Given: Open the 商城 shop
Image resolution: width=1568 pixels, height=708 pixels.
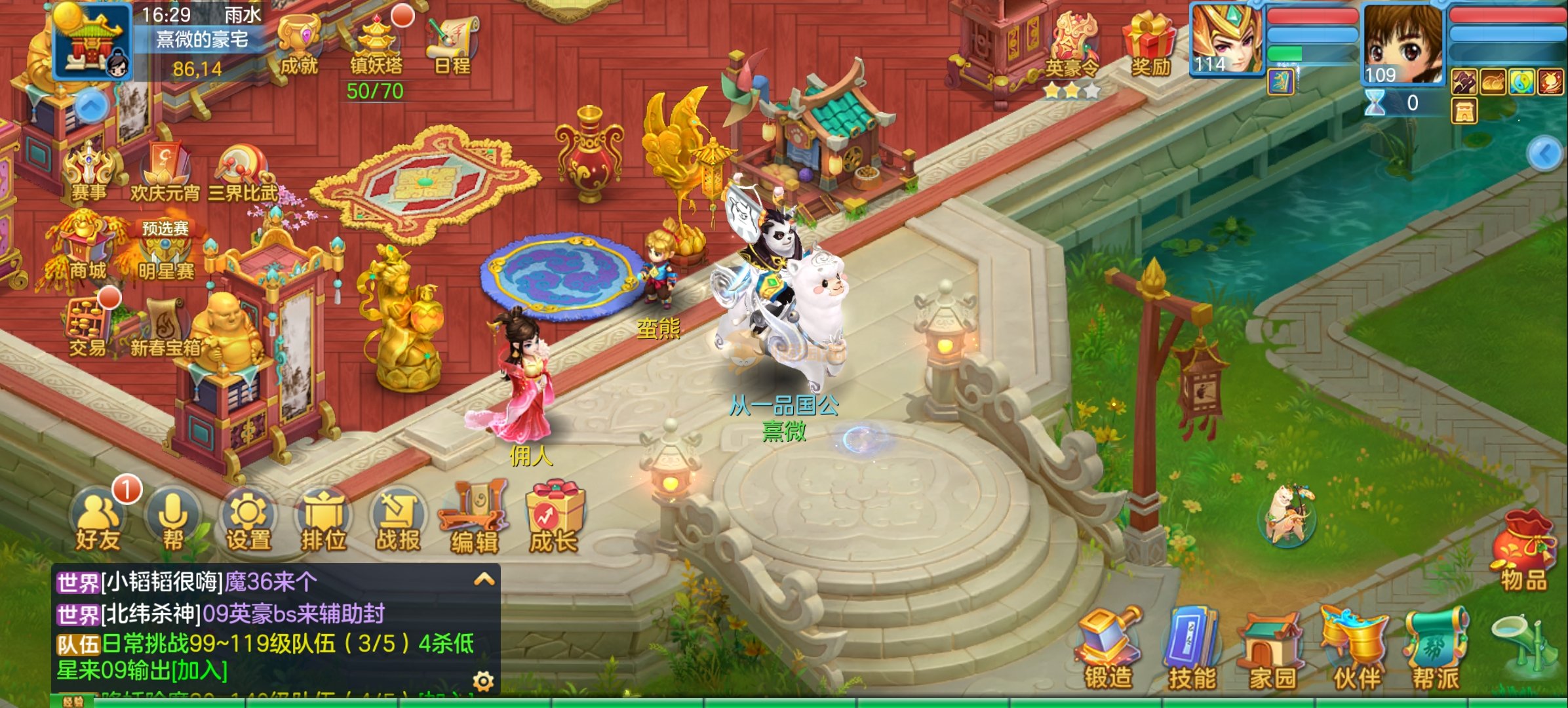Looking at the screenshot, I should [x=85, y=249].
